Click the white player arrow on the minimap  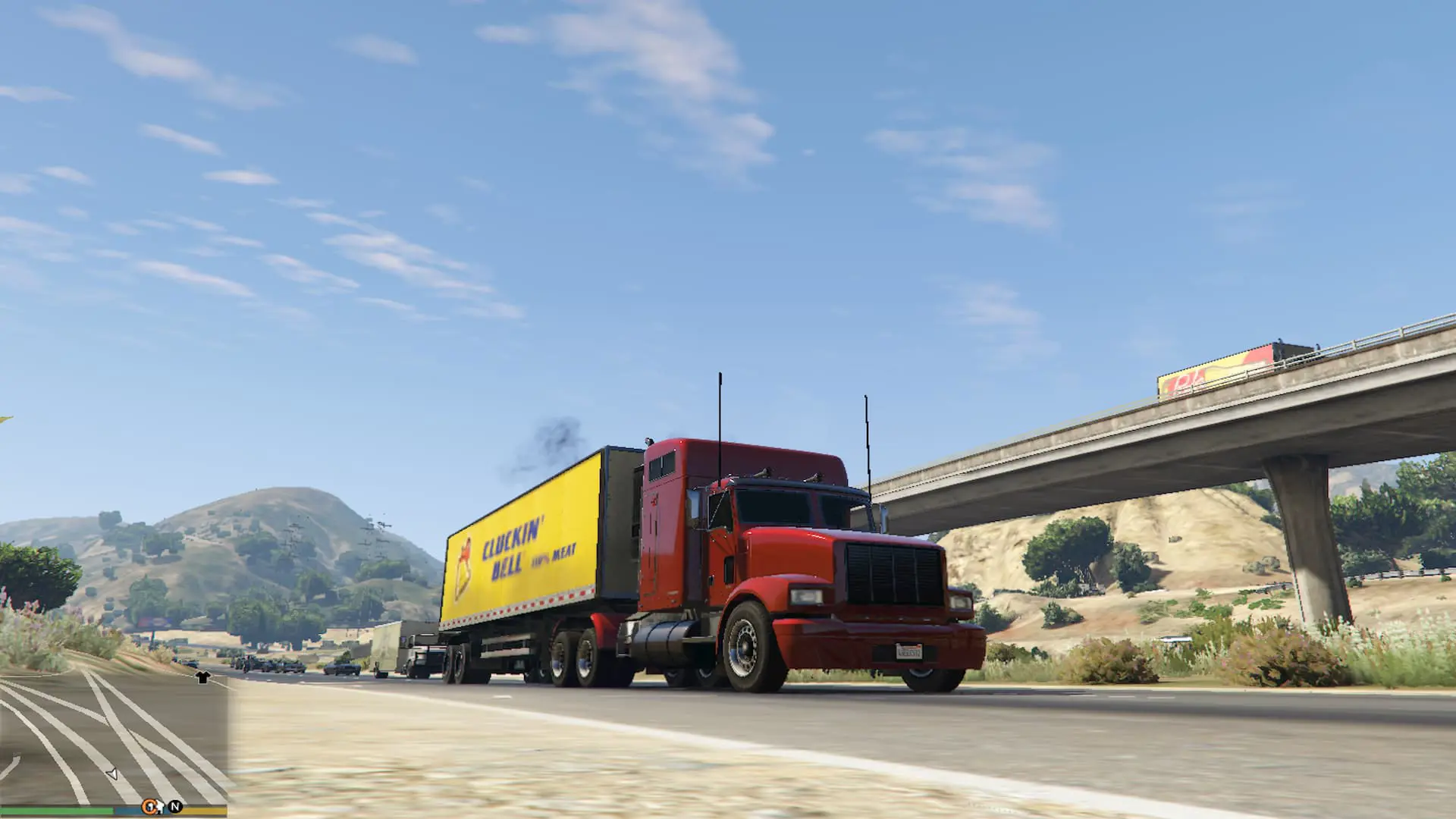[x=111, y=775]
